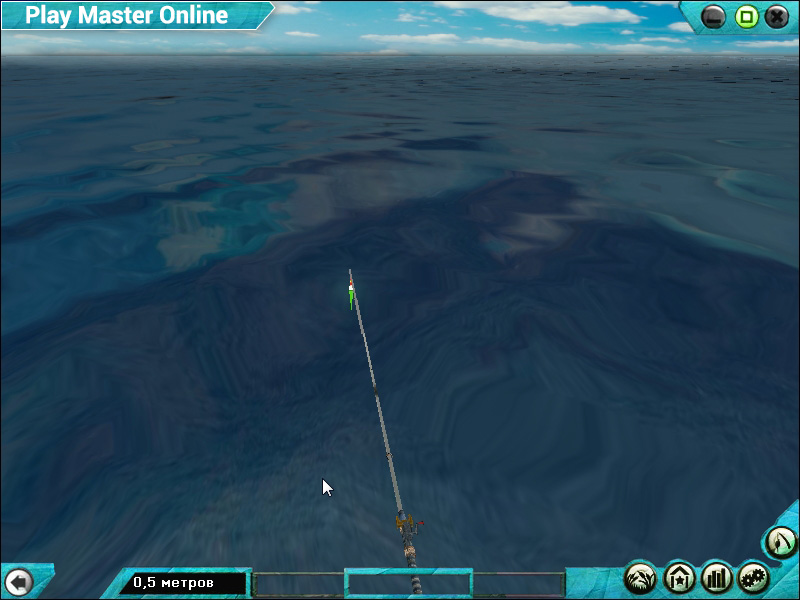Select the reeds location icon
The width and height of the screenshot is (800, 600).
tap(641, 577)
